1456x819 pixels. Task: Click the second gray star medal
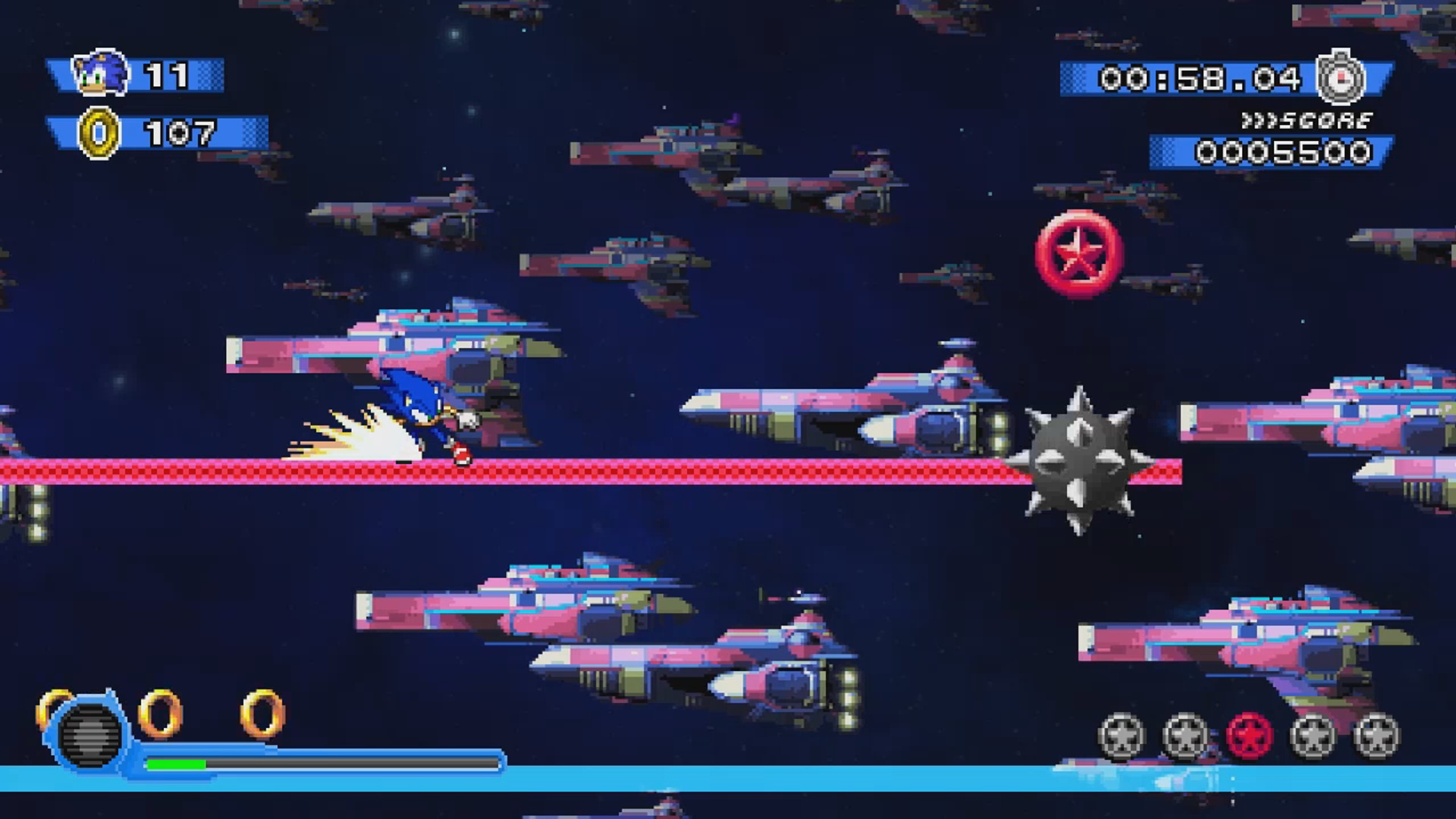[1184, 735]
